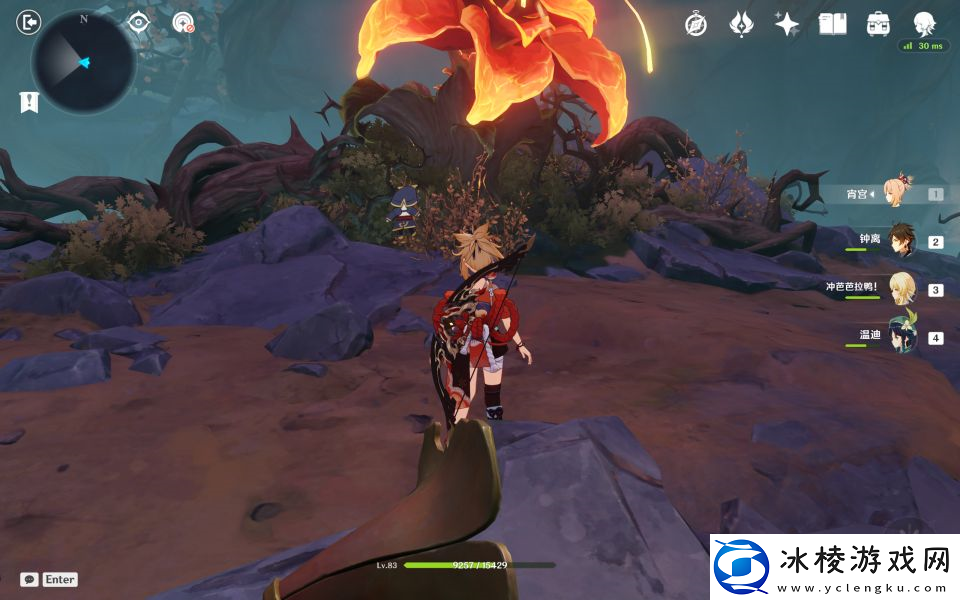The image size is (960, 600).
Task: Click the round icon right of the eye
Action: coord(183,22)
